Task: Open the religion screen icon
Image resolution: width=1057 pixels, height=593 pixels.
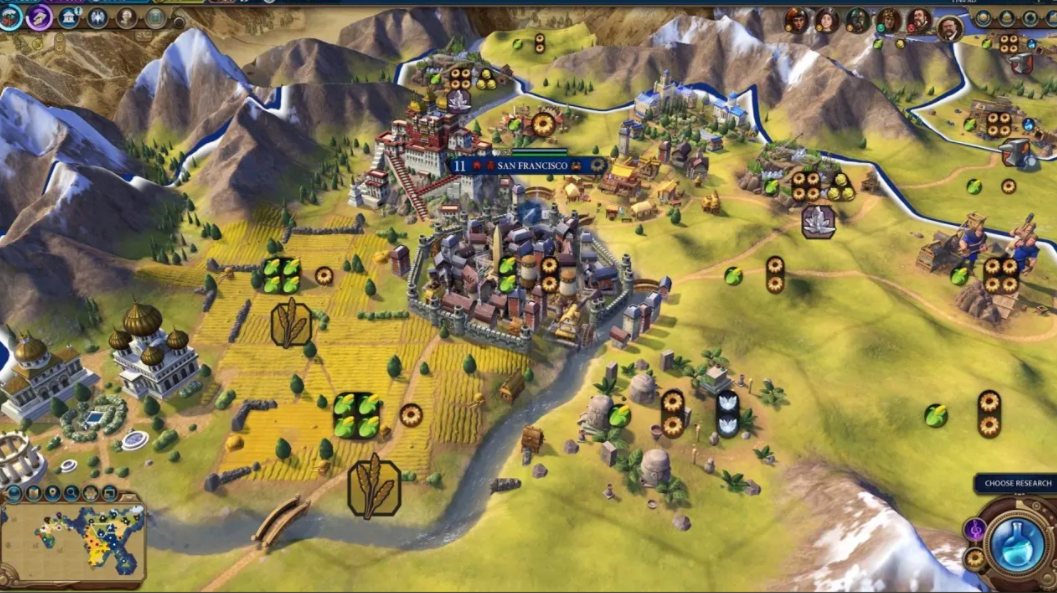Action: [98, 18]
